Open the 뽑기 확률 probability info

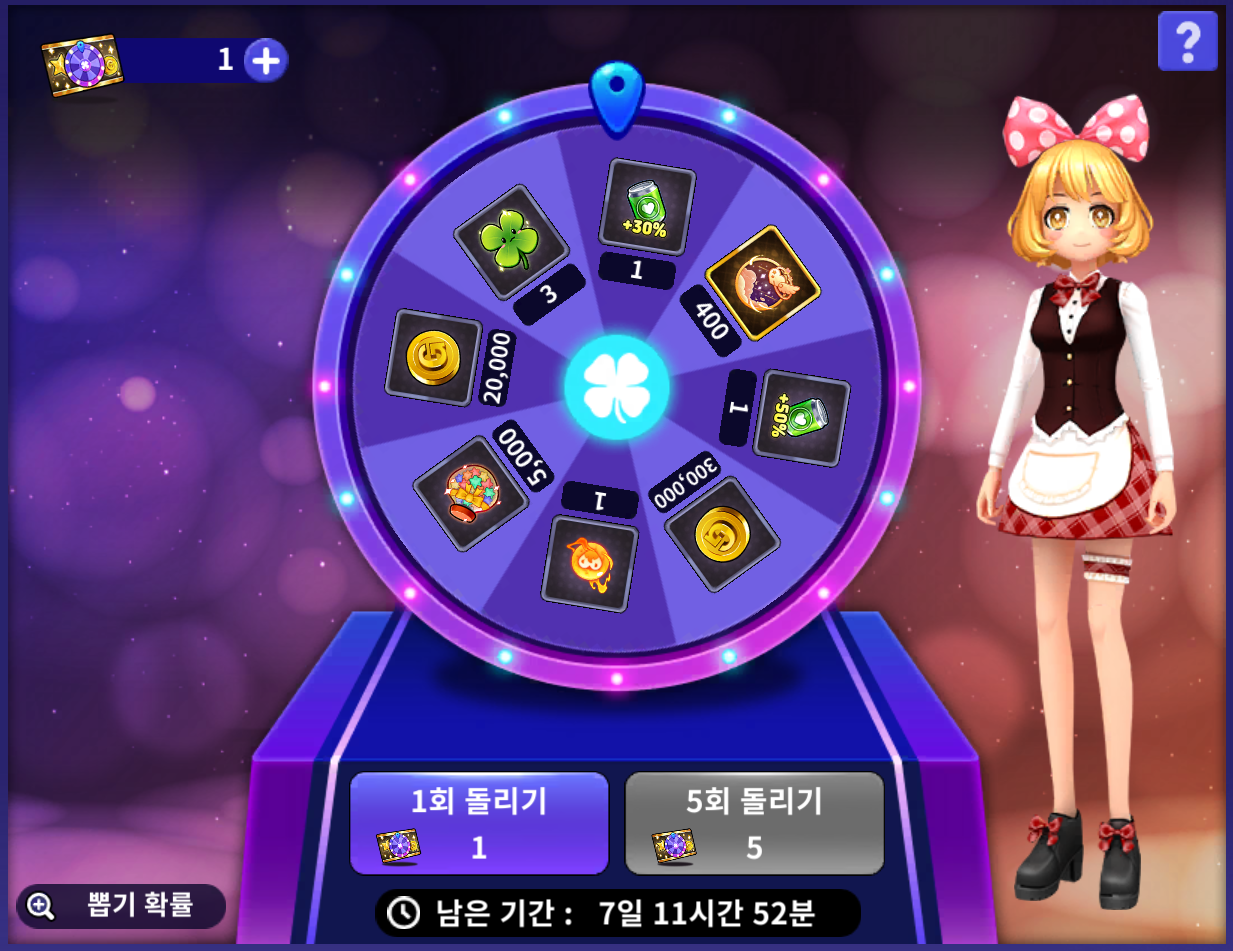click(121, 906)
